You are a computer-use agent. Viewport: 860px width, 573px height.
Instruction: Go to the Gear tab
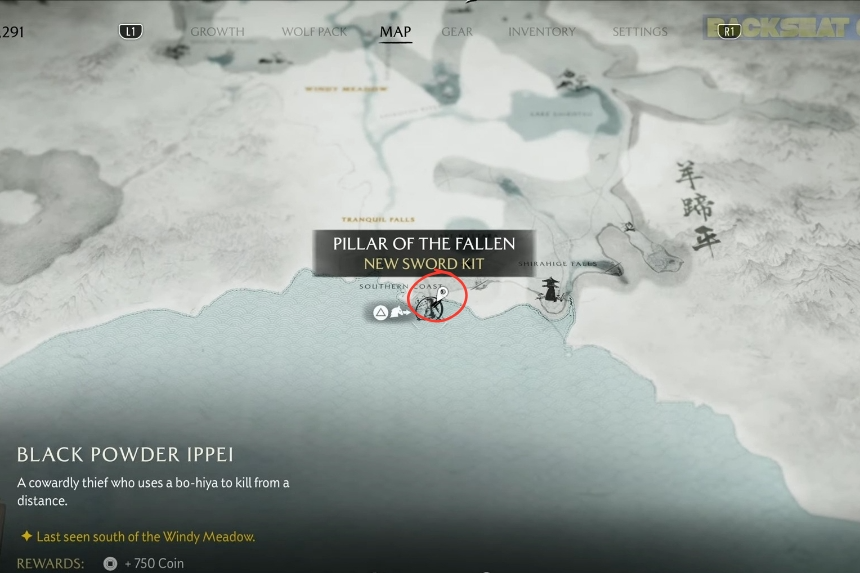457,32
